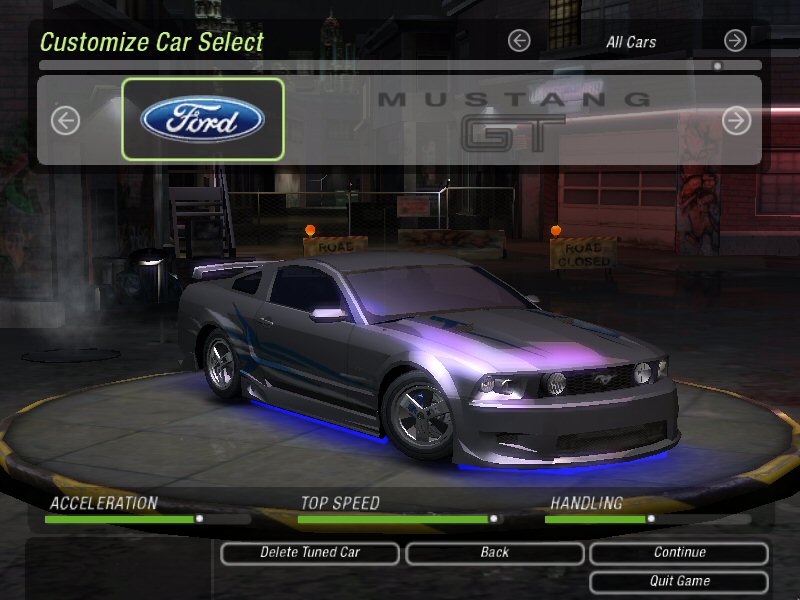Quit the game
Image resolution: width=800 pixels, height=600 pixels.
pos(679,581)
